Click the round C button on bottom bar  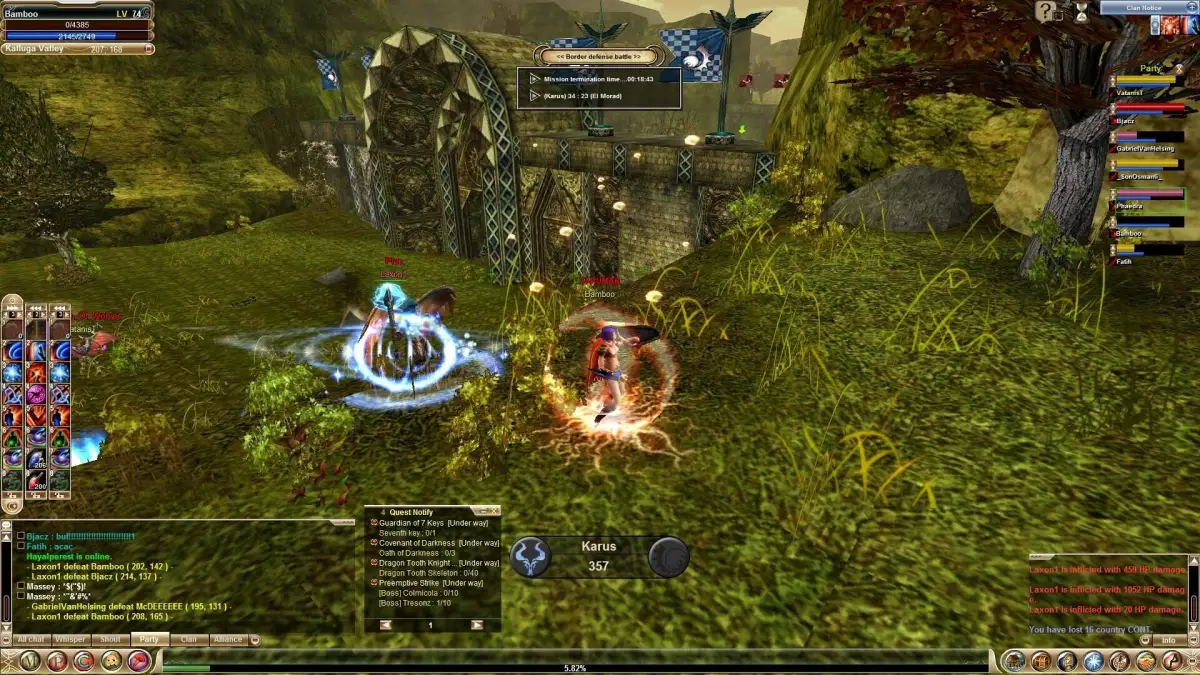(x=84, y=660)
